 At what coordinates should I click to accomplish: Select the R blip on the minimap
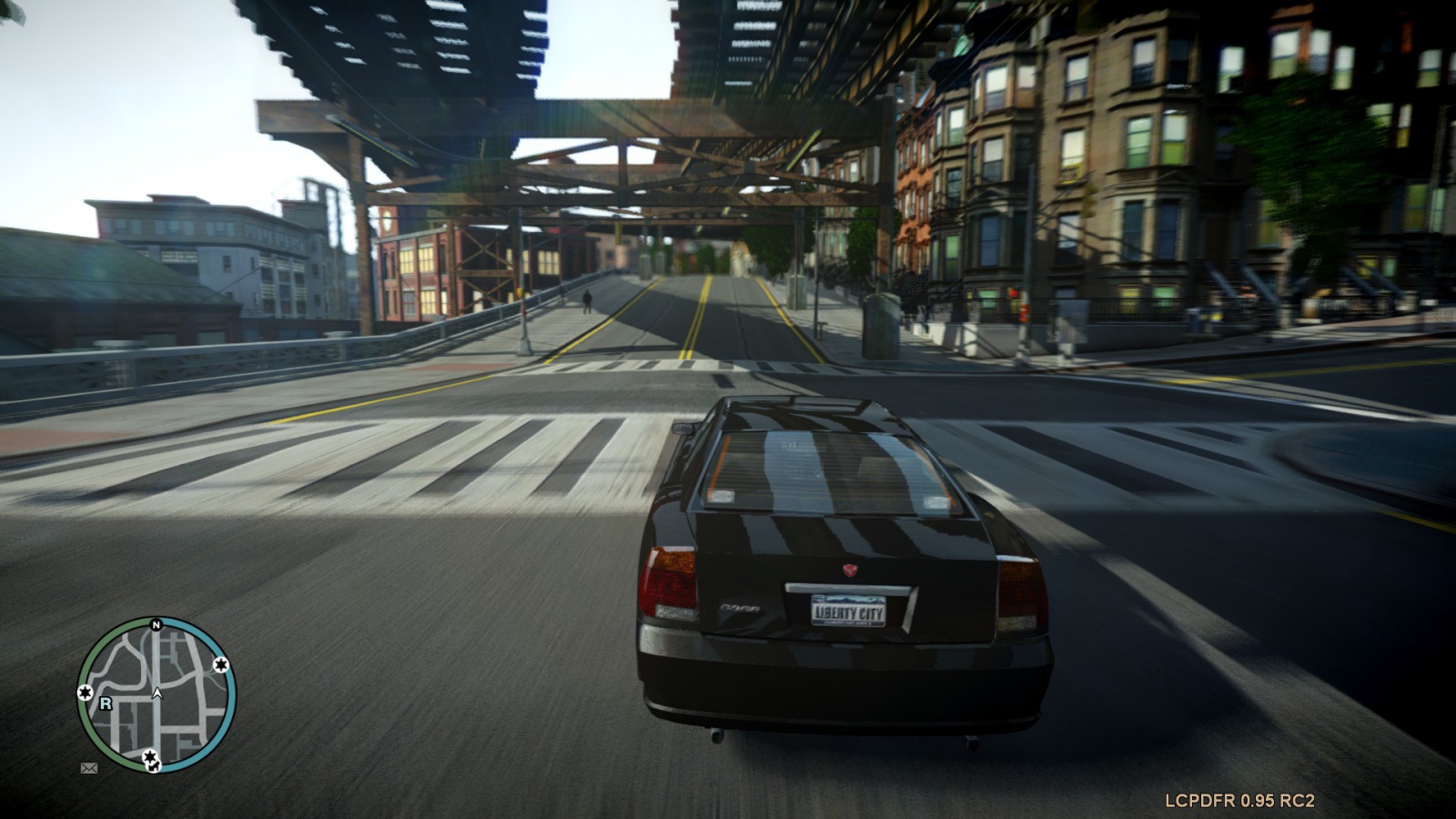(106, 703)
